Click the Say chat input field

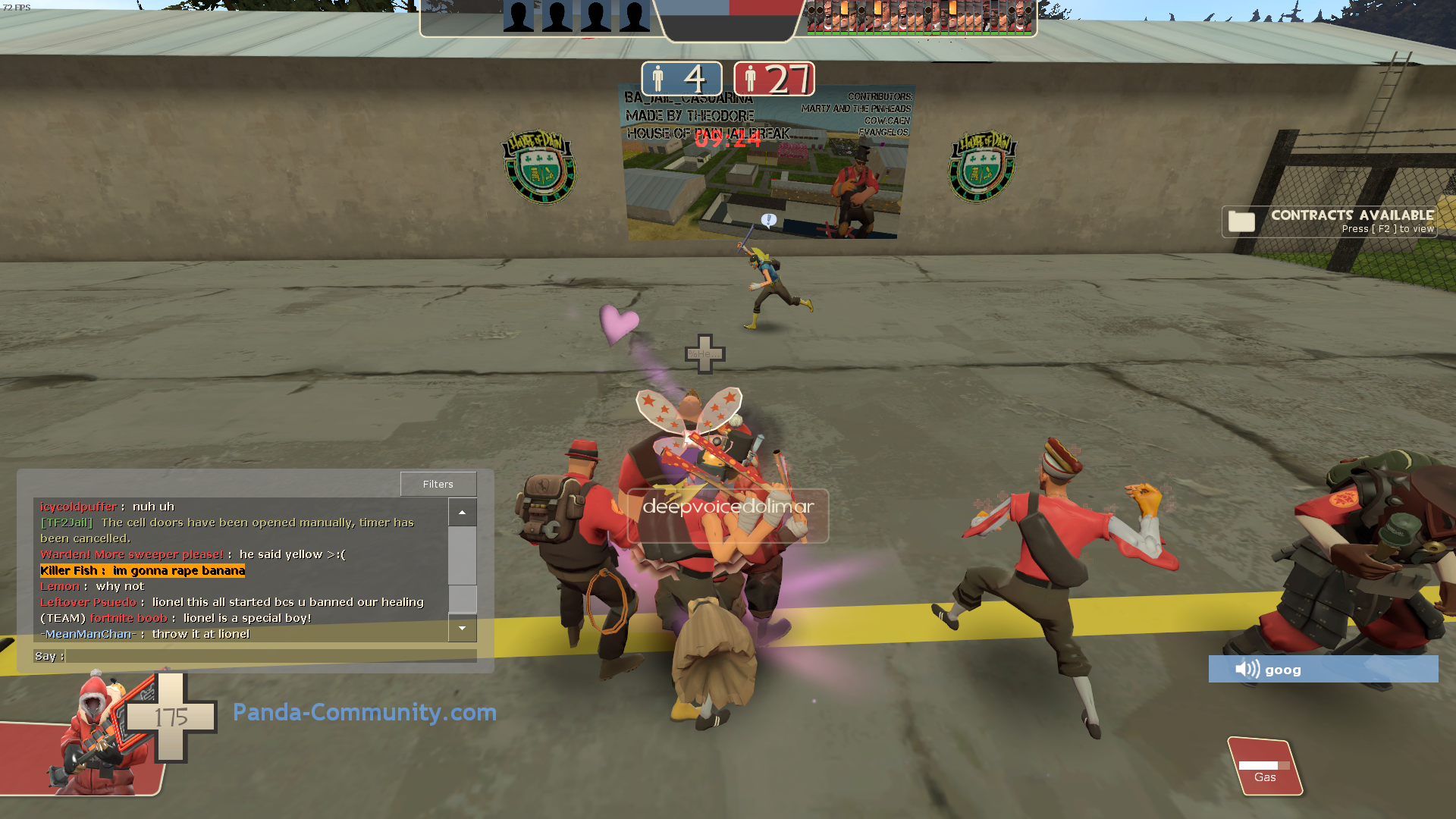[x=273, y=656]
